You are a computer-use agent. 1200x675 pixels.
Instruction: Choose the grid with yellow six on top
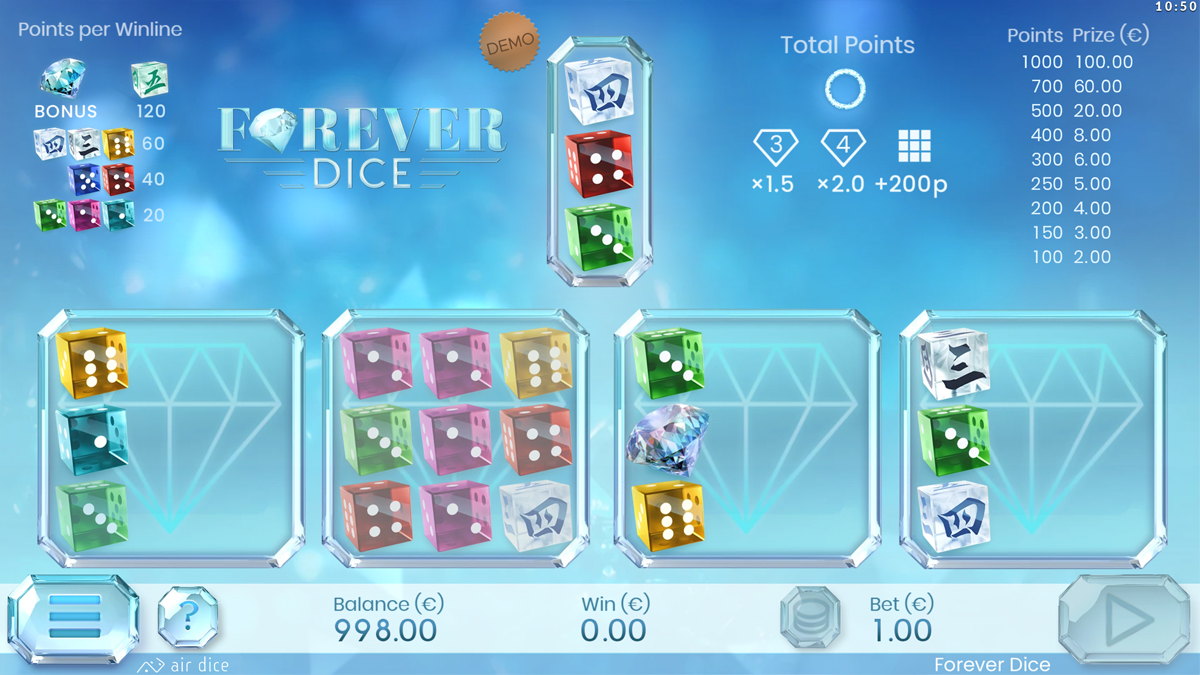click(171, 438)
